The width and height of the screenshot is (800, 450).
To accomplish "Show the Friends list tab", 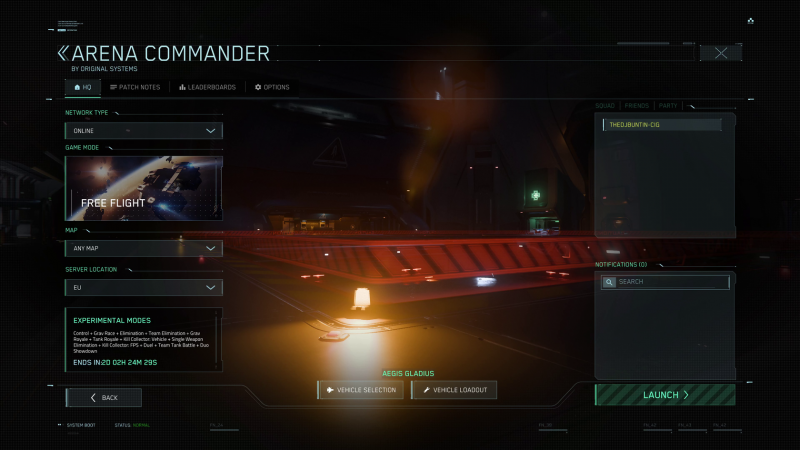I will [x=636, y=105].
